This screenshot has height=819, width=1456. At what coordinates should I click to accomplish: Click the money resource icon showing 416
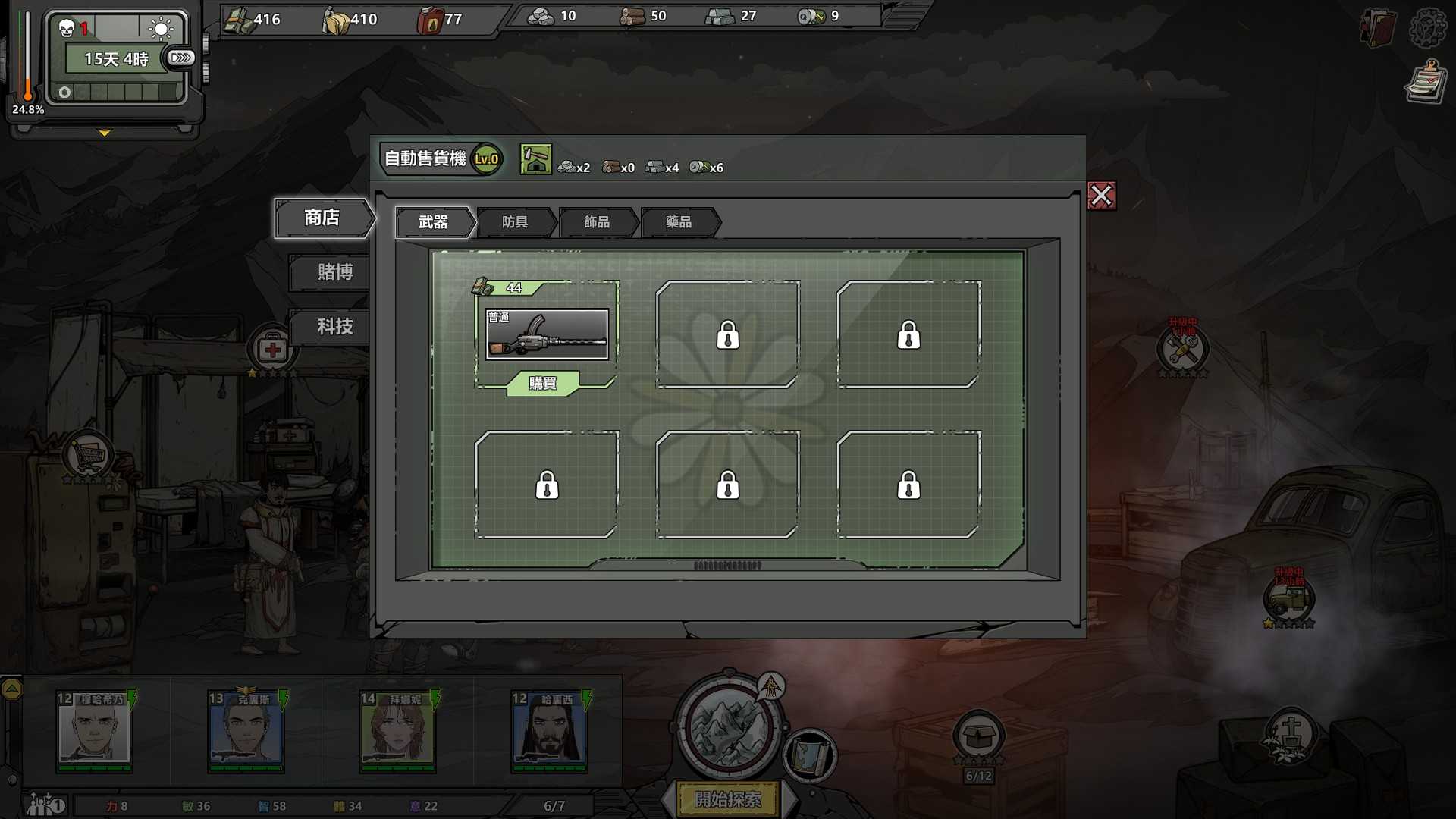[239, 19]
